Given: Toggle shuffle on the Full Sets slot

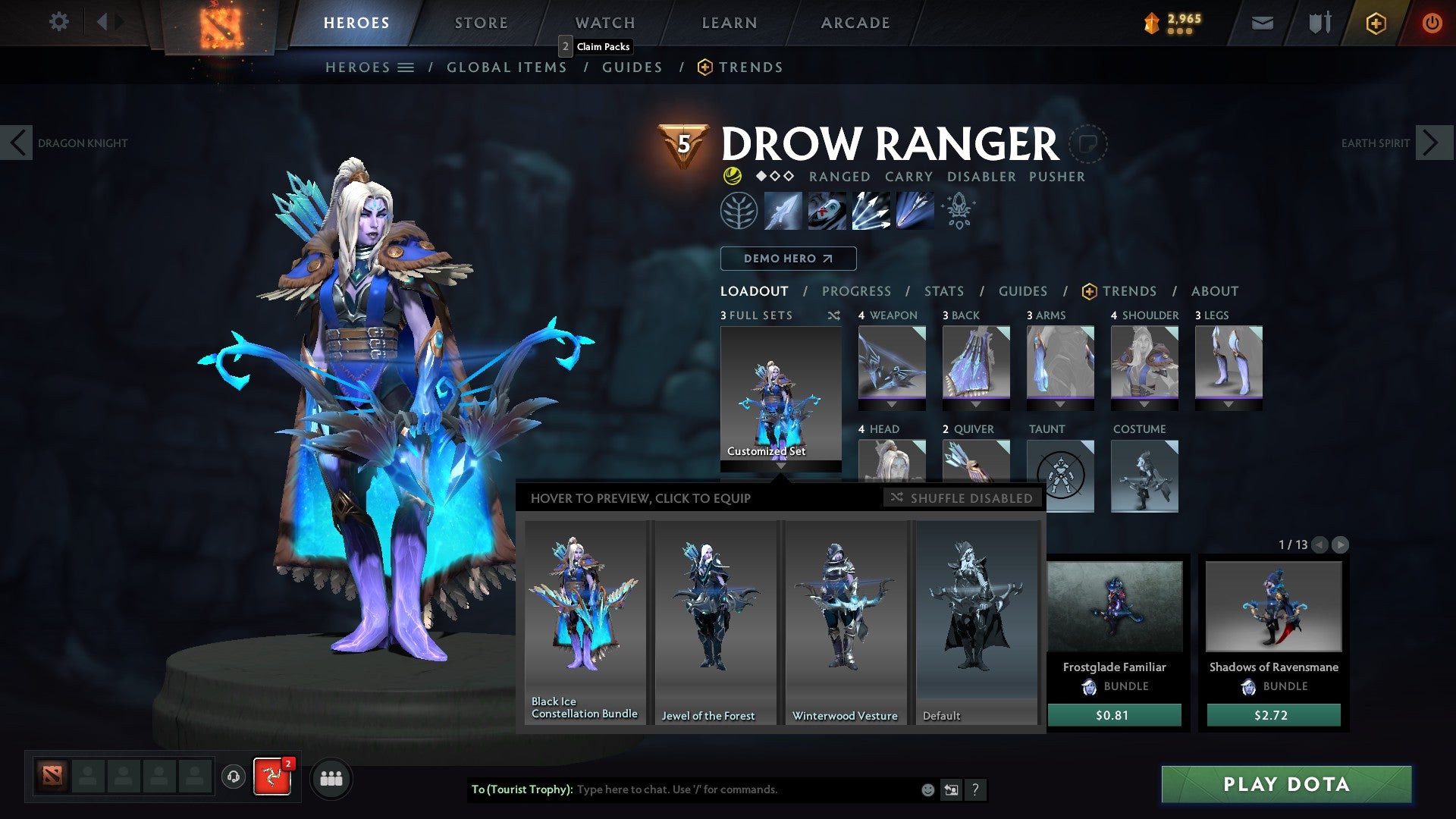Looking at the screenshot, I should pos(833,315).
